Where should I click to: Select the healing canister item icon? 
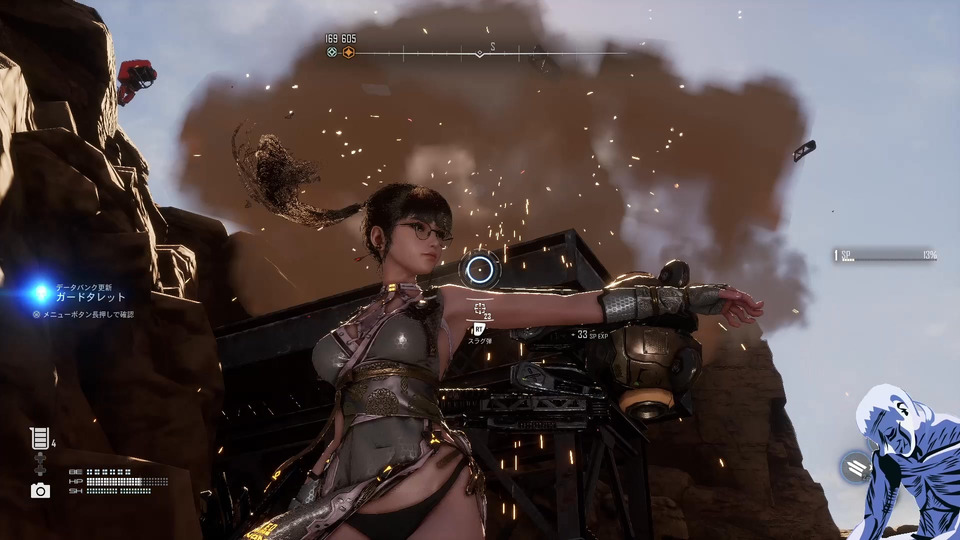tap(40, 438)
